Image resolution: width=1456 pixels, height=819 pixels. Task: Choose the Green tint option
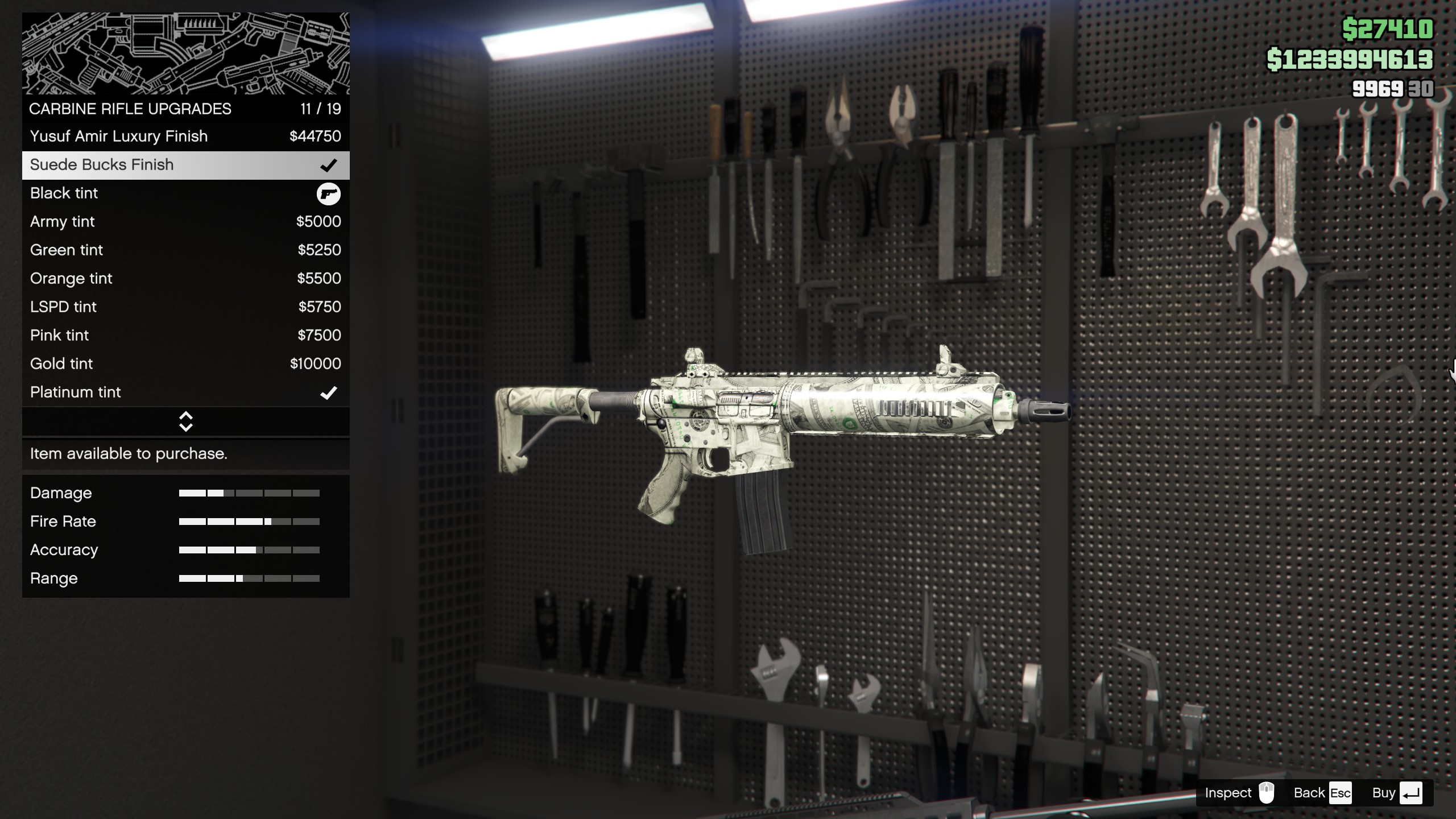click(x=185, y=250)
